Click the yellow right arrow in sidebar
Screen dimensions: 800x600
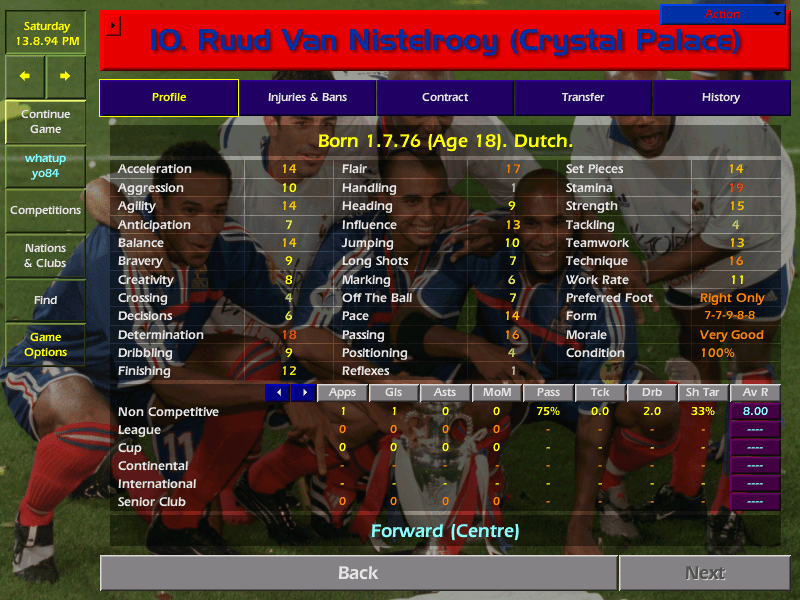coord(65,76)
